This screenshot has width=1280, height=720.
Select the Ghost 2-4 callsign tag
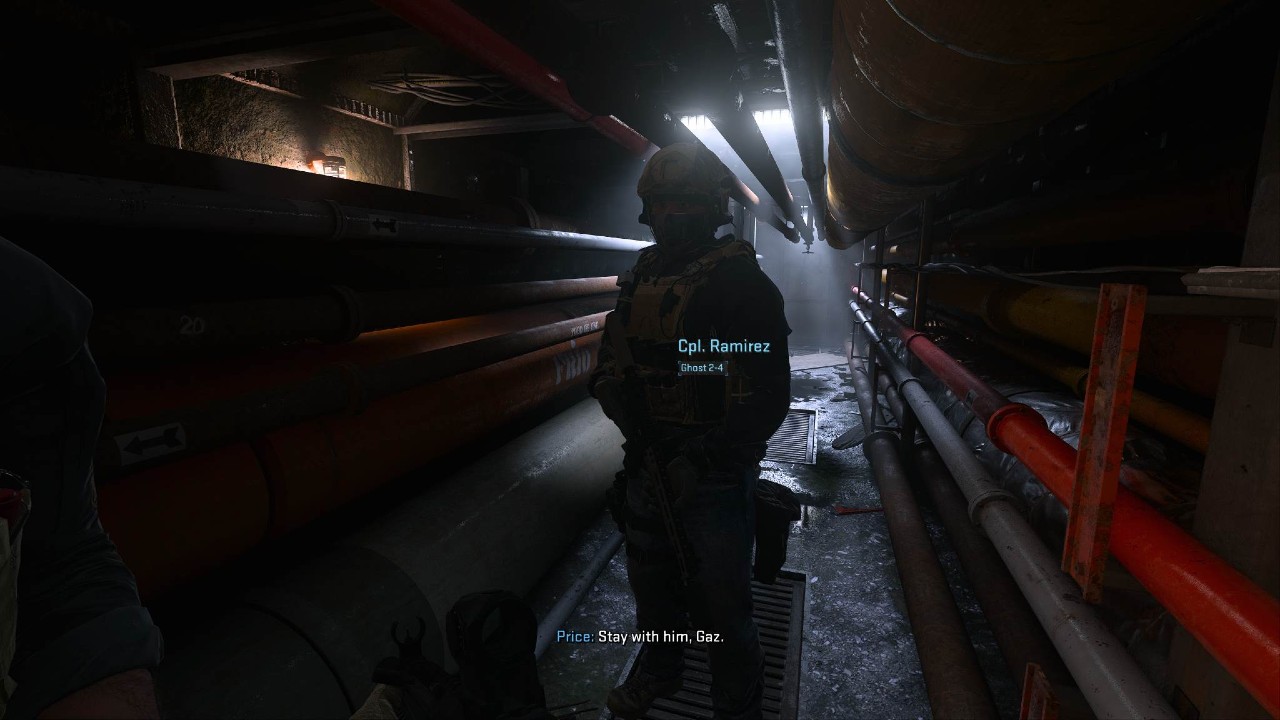tap(703, 367)
